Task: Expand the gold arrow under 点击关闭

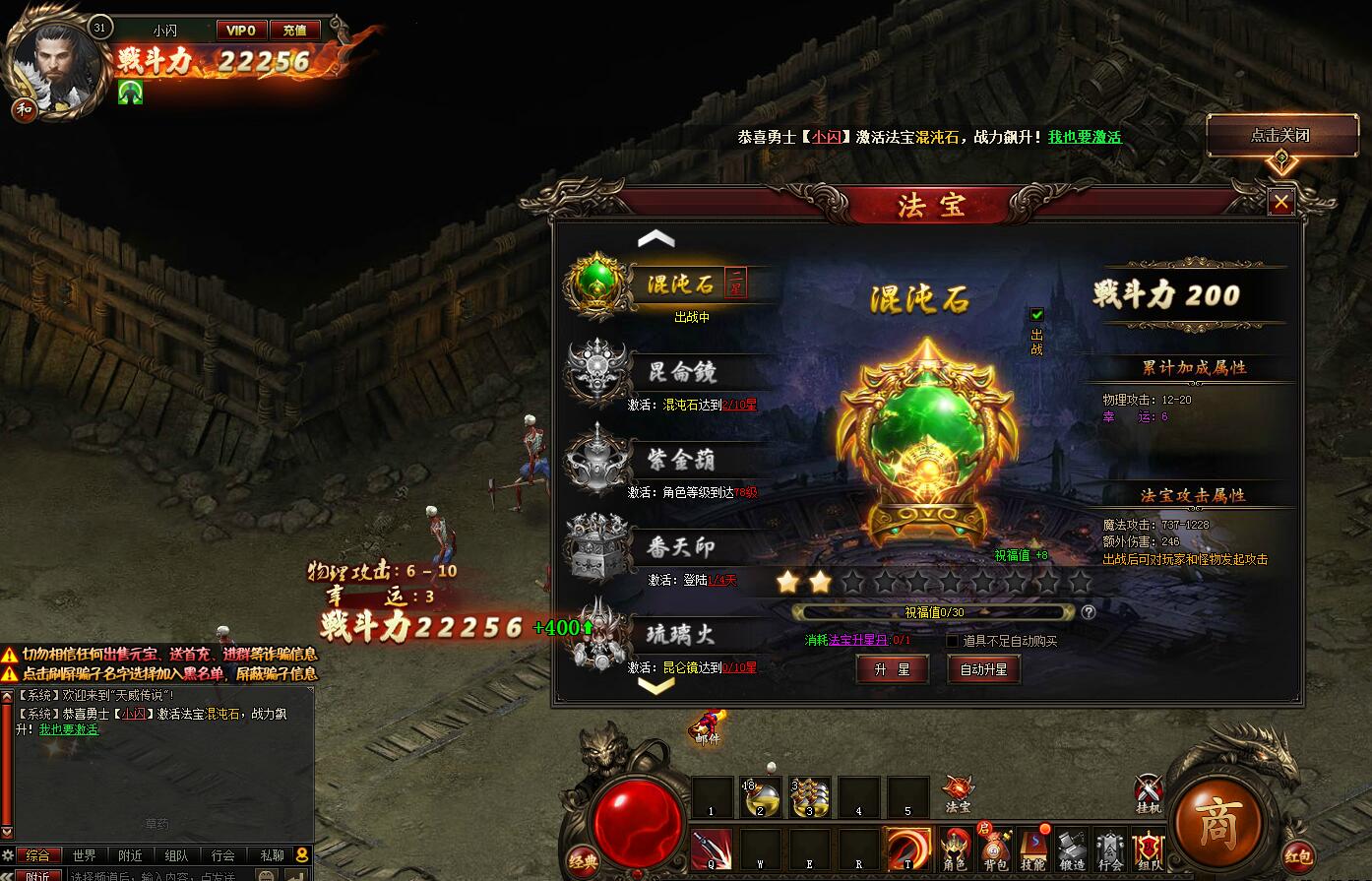Action: [x=1281, y=162]
